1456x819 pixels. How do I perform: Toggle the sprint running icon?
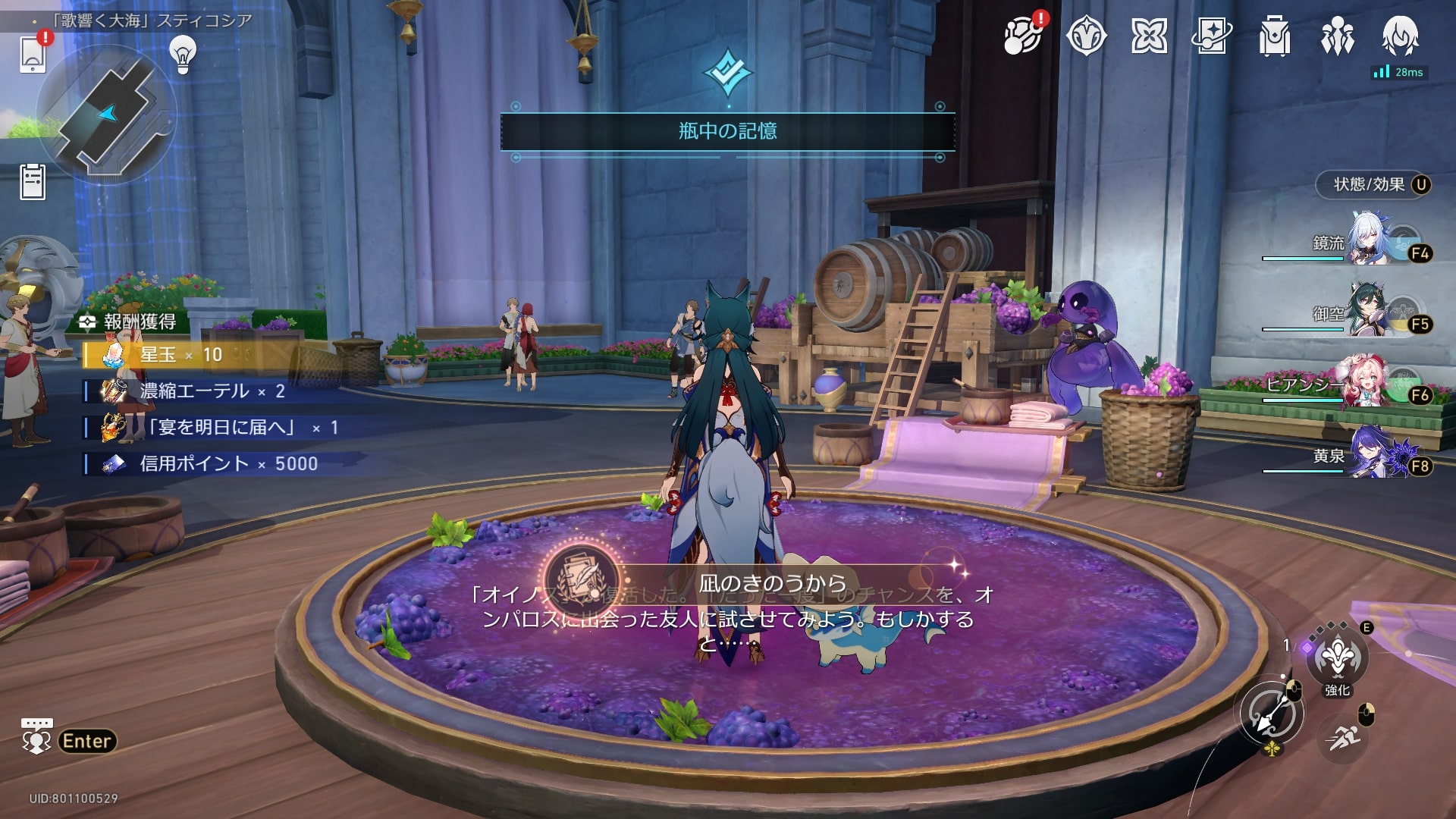pos(1342,738)
